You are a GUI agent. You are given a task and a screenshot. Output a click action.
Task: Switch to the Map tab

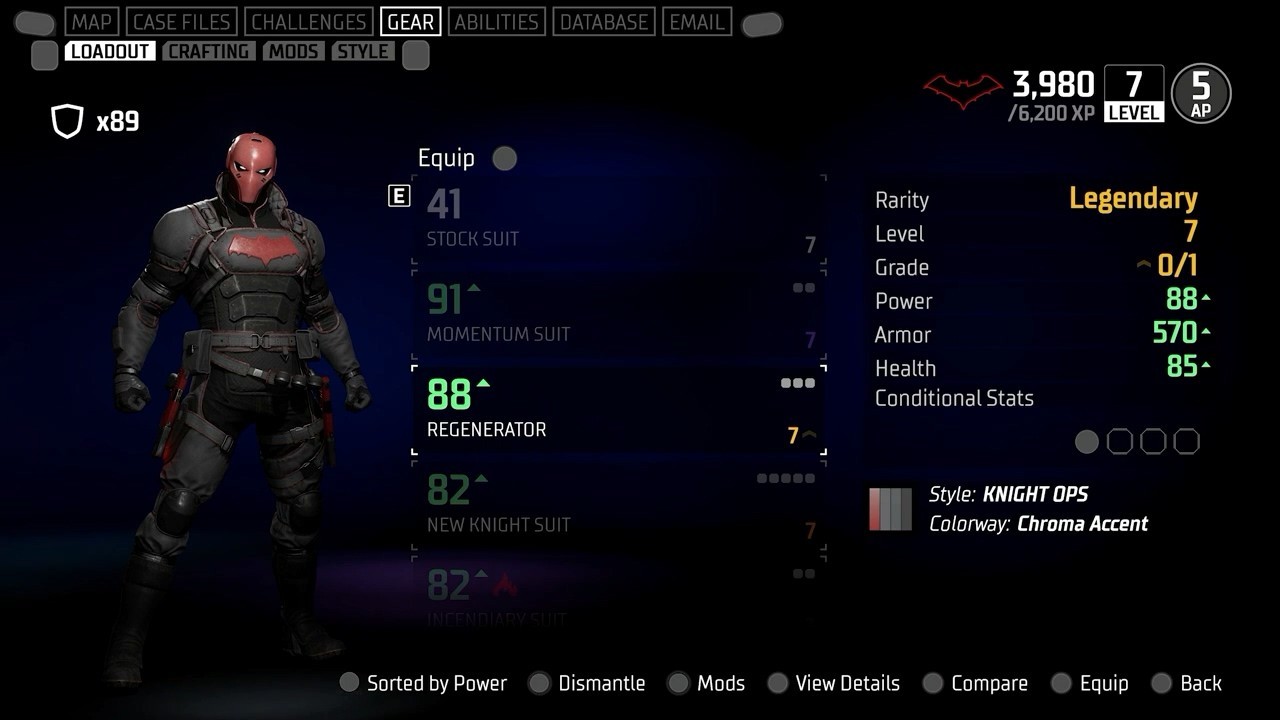(94, 22)
